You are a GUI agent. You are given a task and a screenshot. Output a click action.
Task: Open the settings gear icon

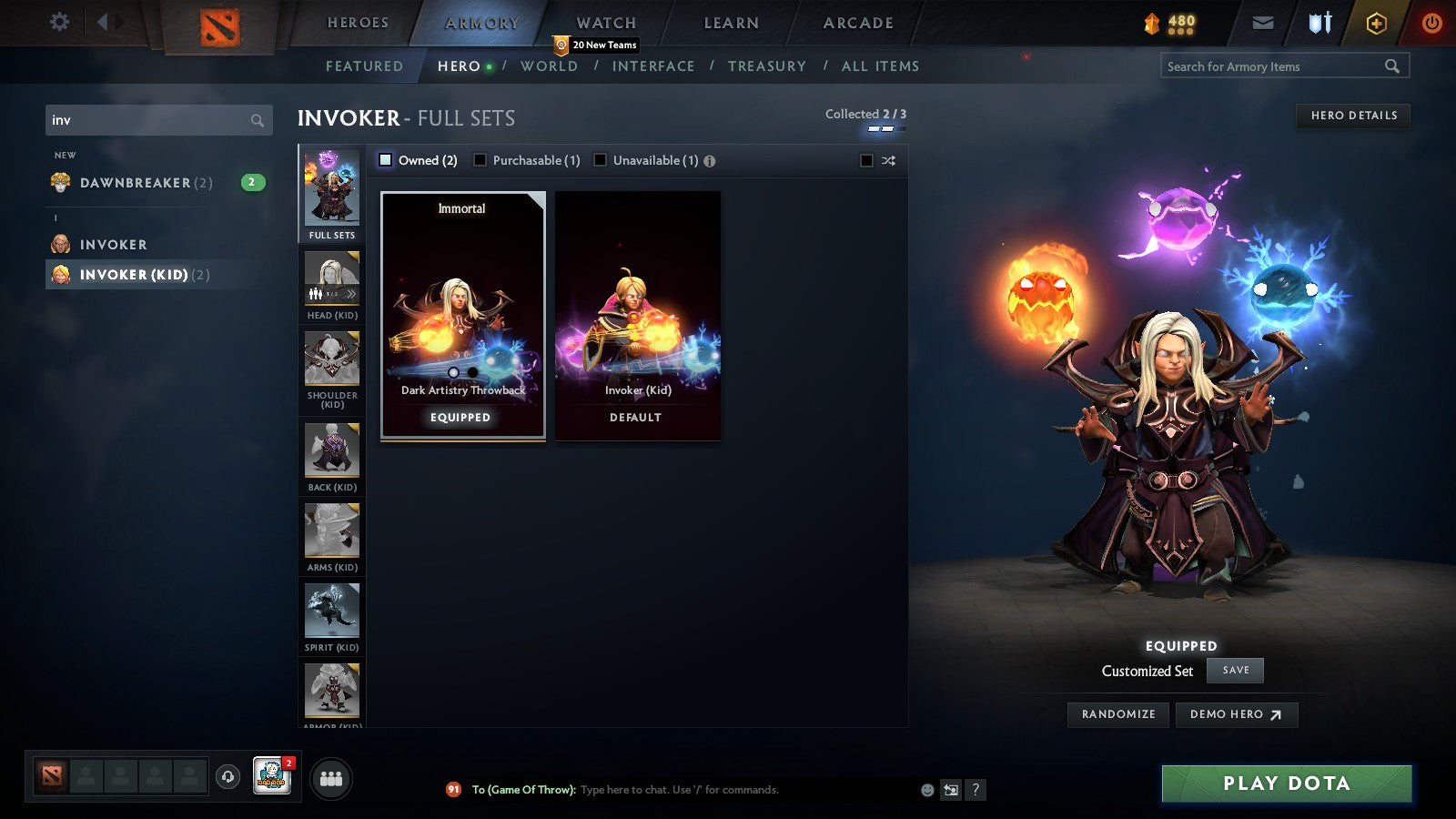[x=58, y=21]
